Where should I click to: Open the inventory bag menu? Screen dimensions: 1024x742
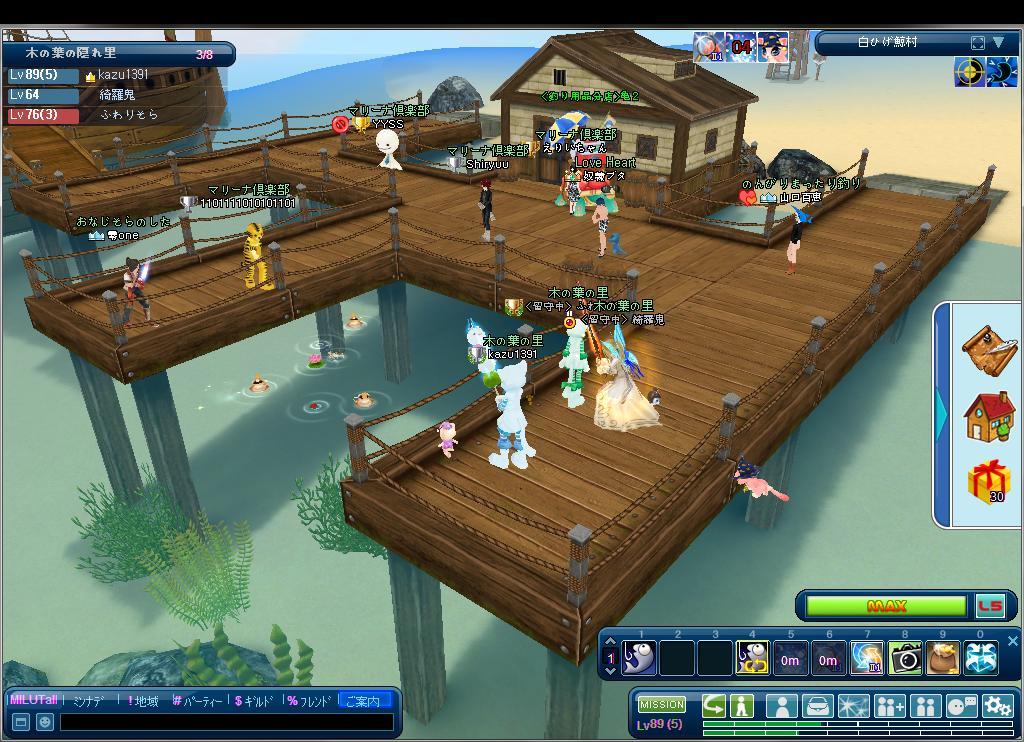coord(817,706)
